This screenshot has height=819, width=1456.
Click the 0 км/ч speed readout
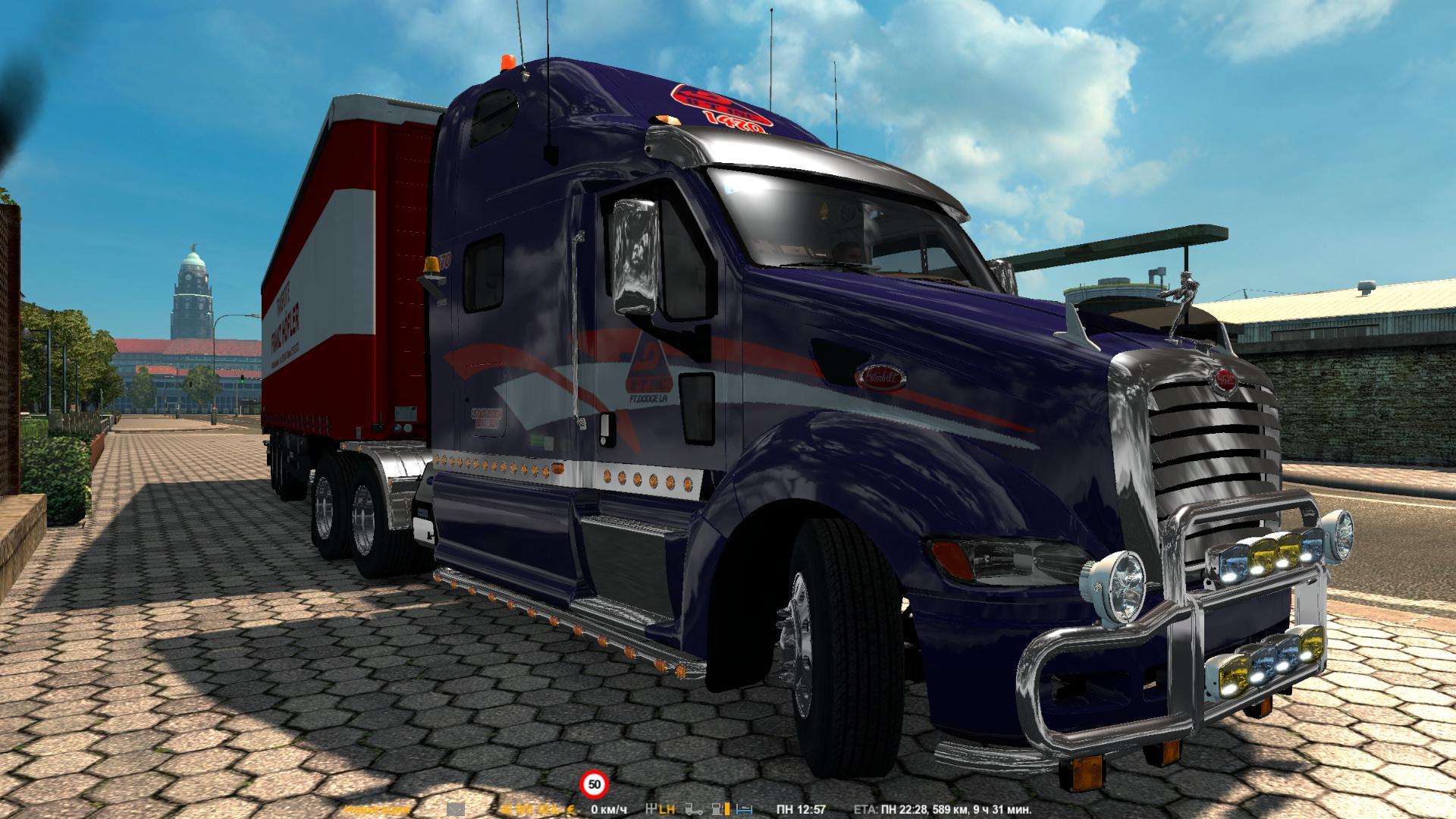pyautogui.click(x=607, y=809)
